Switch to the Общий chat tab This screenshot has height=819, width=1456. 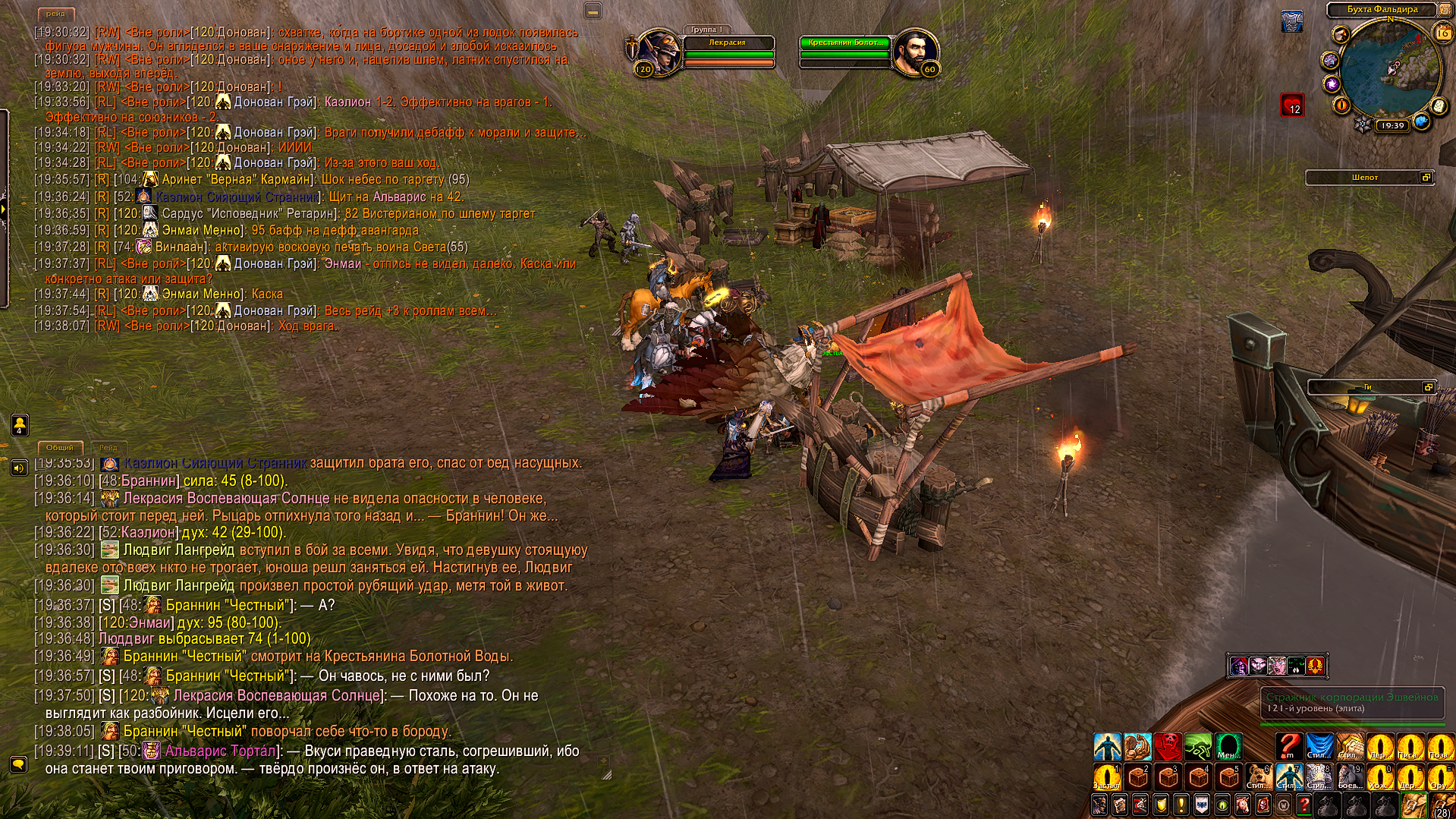(59, 447)
